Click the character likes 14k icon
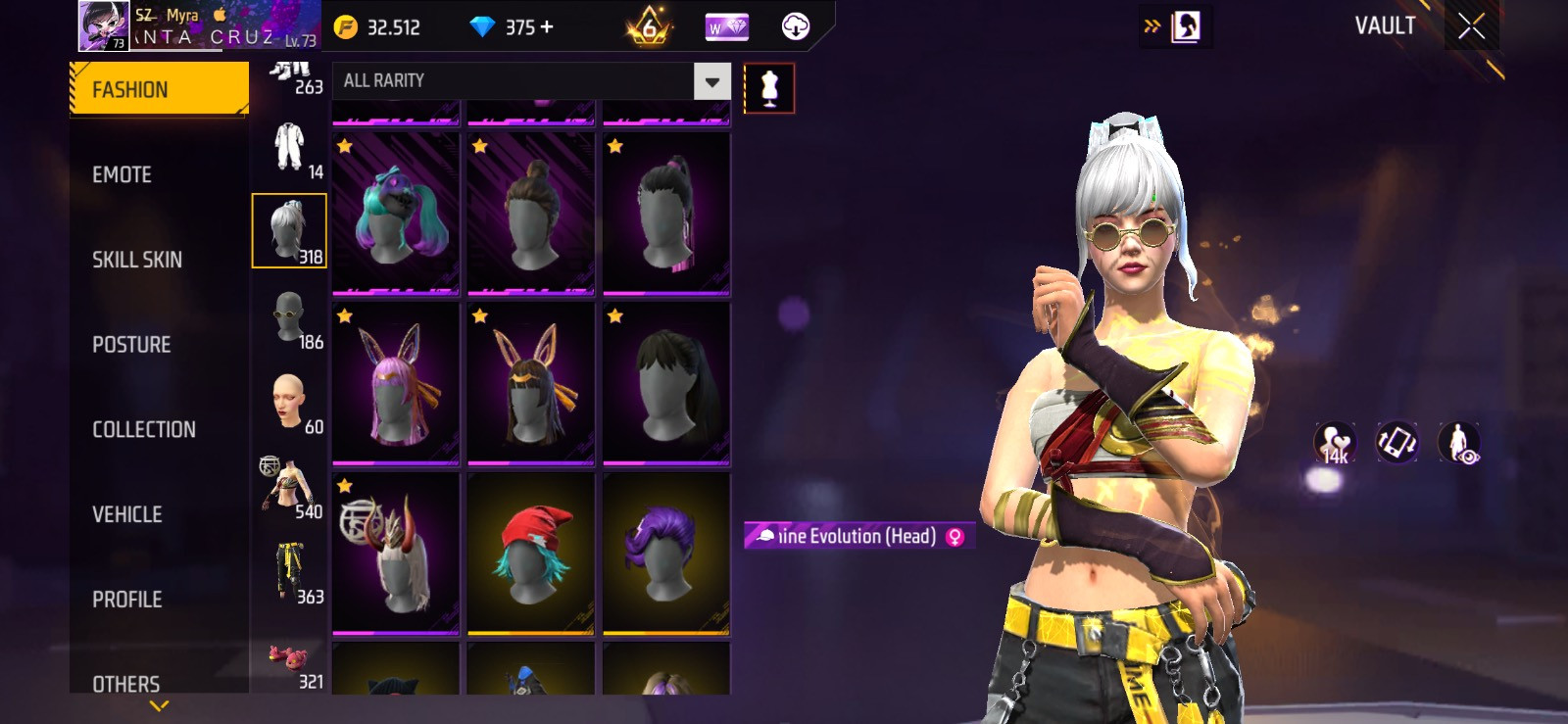 [x=1335, y=443]
